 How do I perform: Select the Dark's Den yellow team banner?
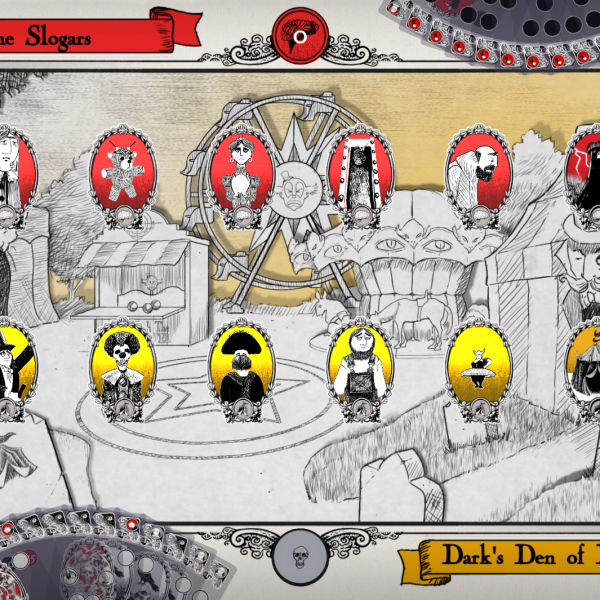pos(505,558)
